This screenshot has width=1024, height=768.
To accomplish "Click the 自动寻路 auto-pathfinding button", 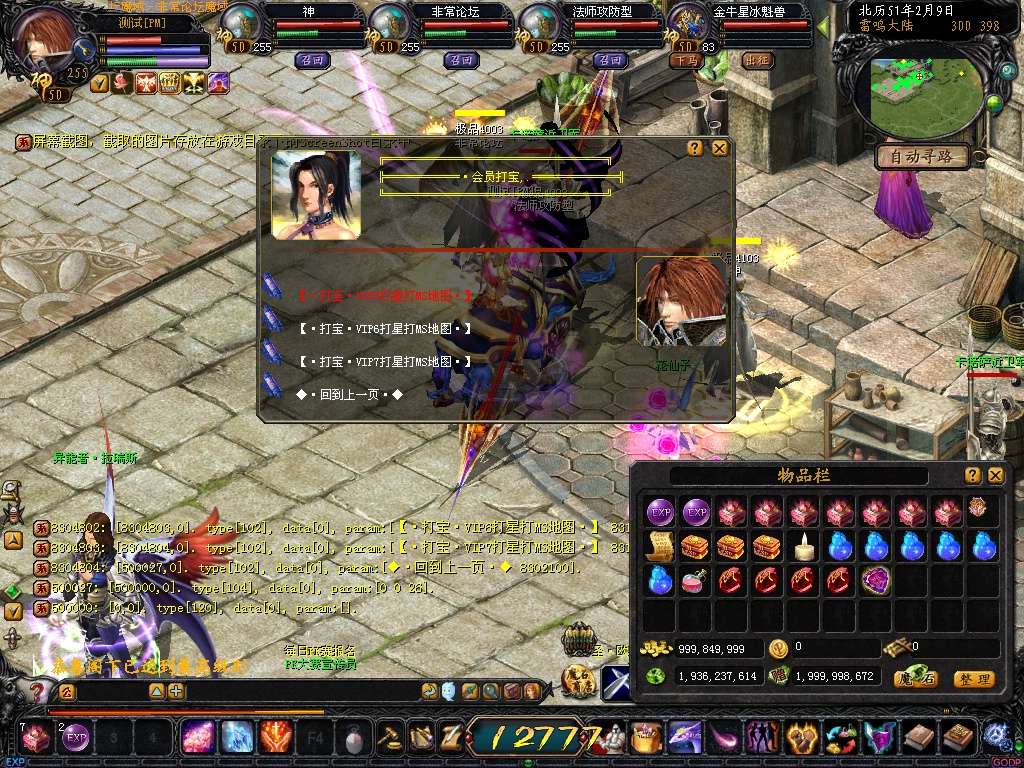I will (x=922, y=157).
